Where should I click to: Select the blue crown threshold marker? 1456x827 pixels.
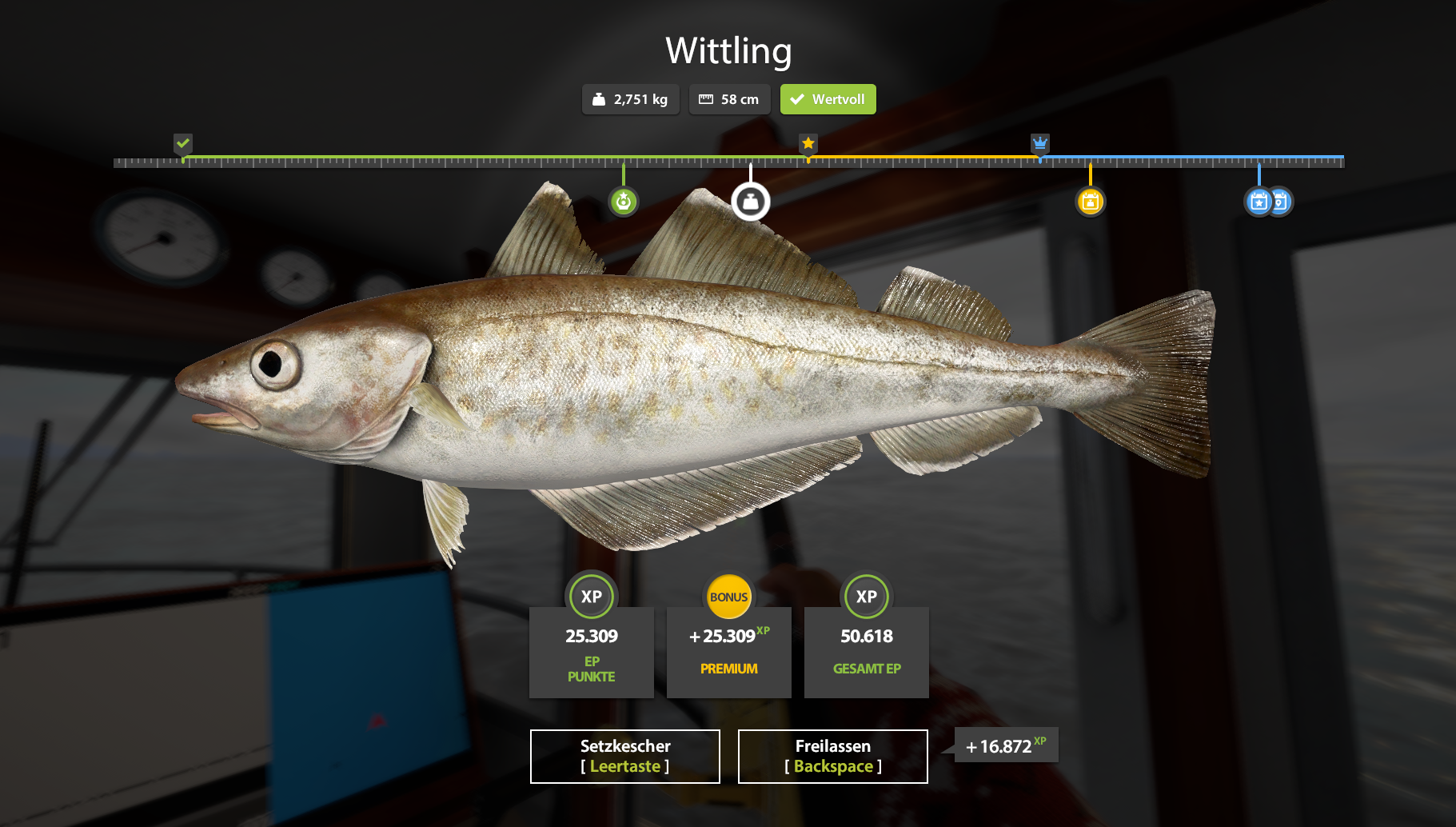click(x=1039, y=144)
